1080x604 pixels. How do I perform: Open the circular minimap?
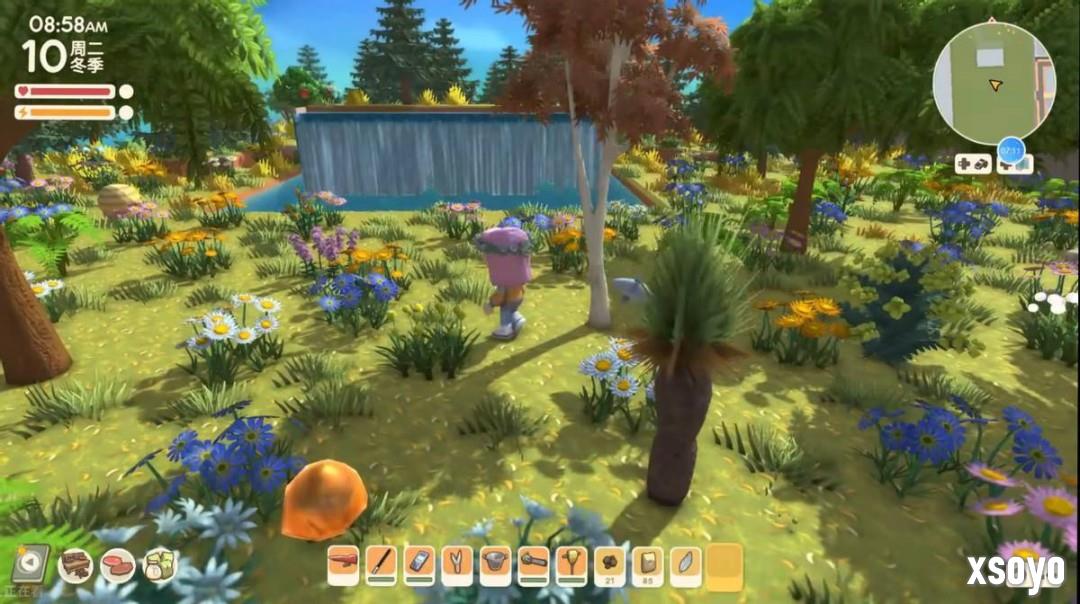pos(993,83)
